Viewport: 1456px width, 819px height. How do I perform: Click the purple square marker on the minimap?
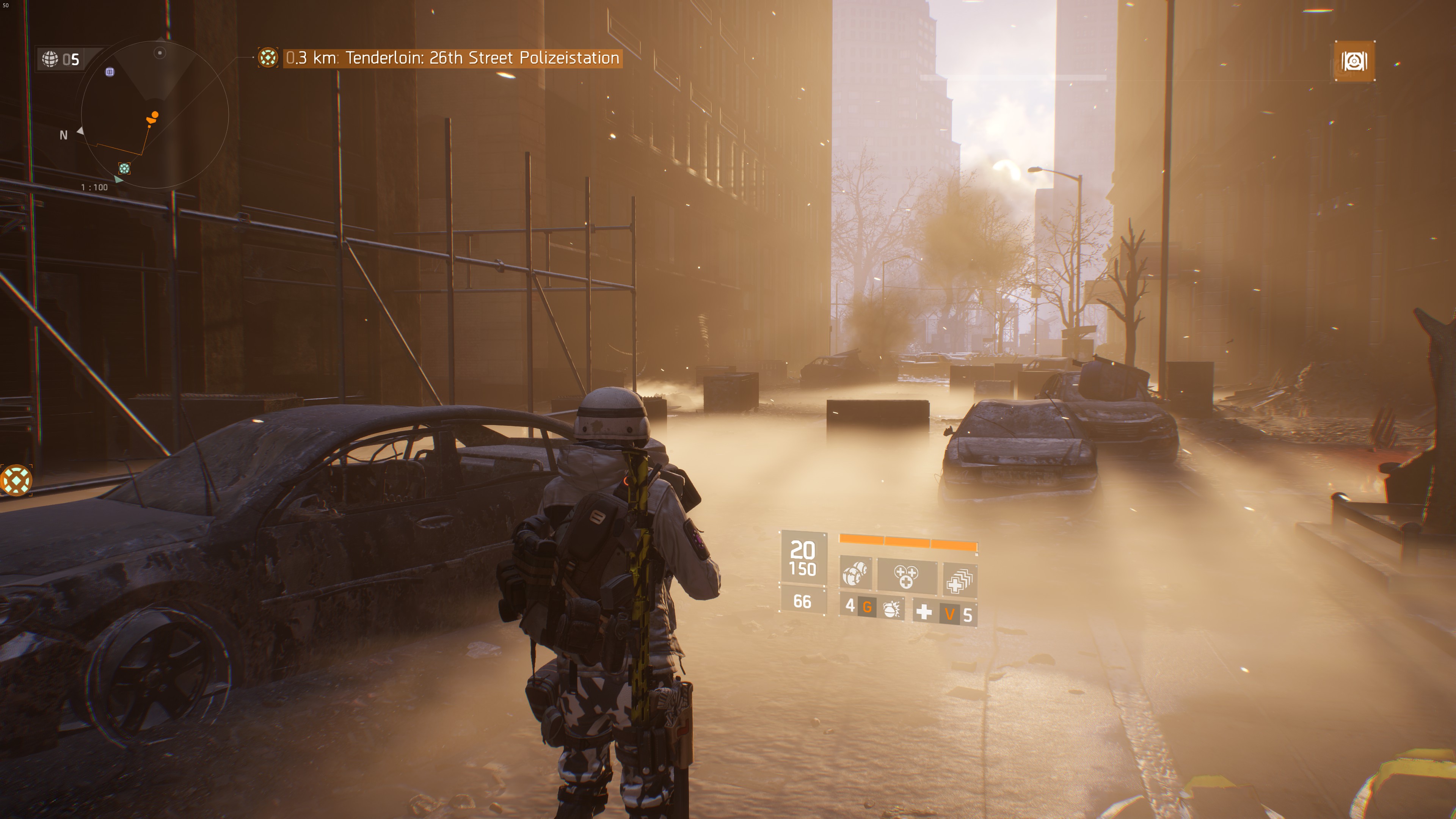(x=110, y=72)
